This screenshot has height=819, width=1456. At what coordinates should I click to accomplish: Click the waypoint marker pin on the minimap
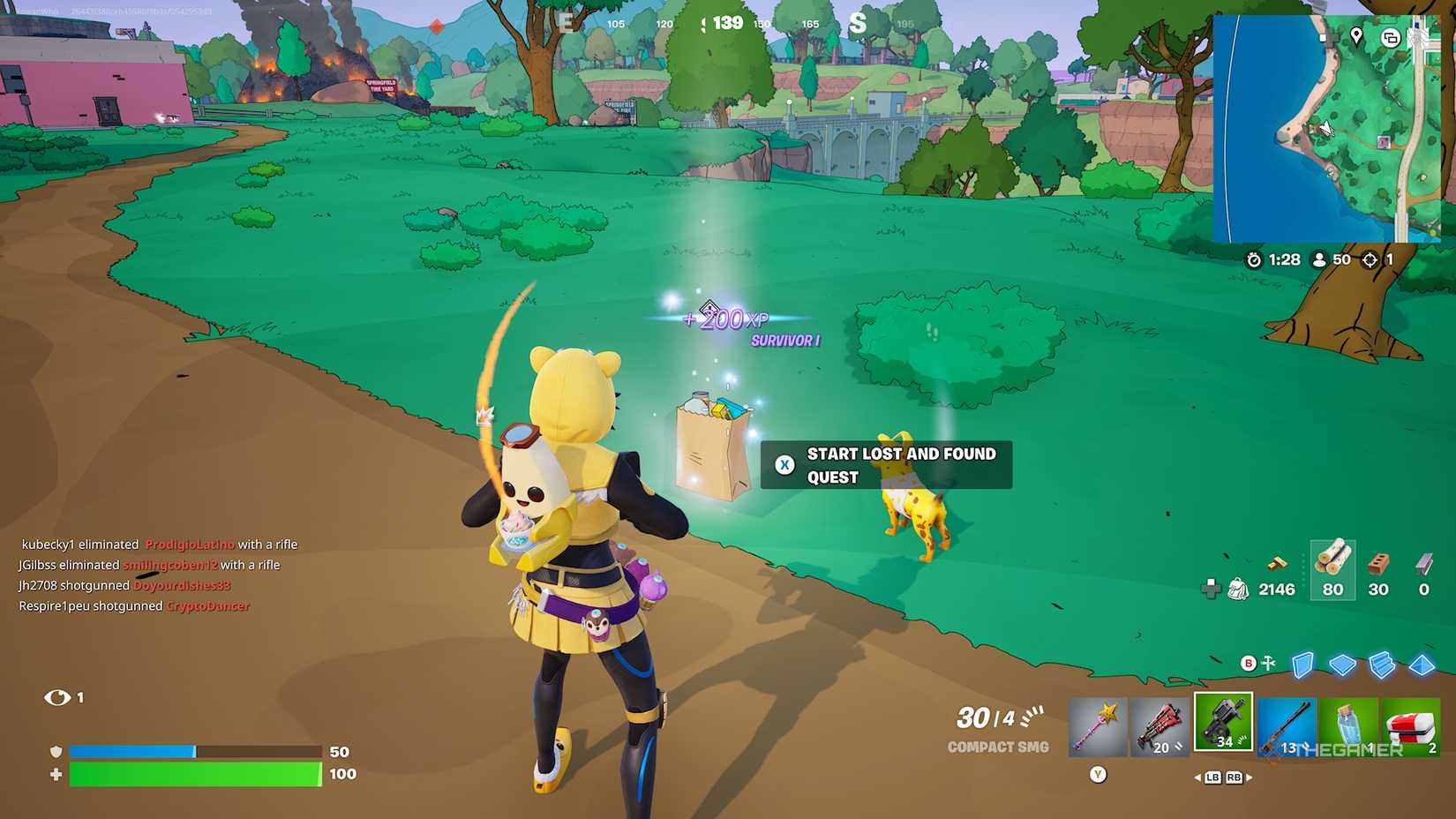[x=1356, y=36]
